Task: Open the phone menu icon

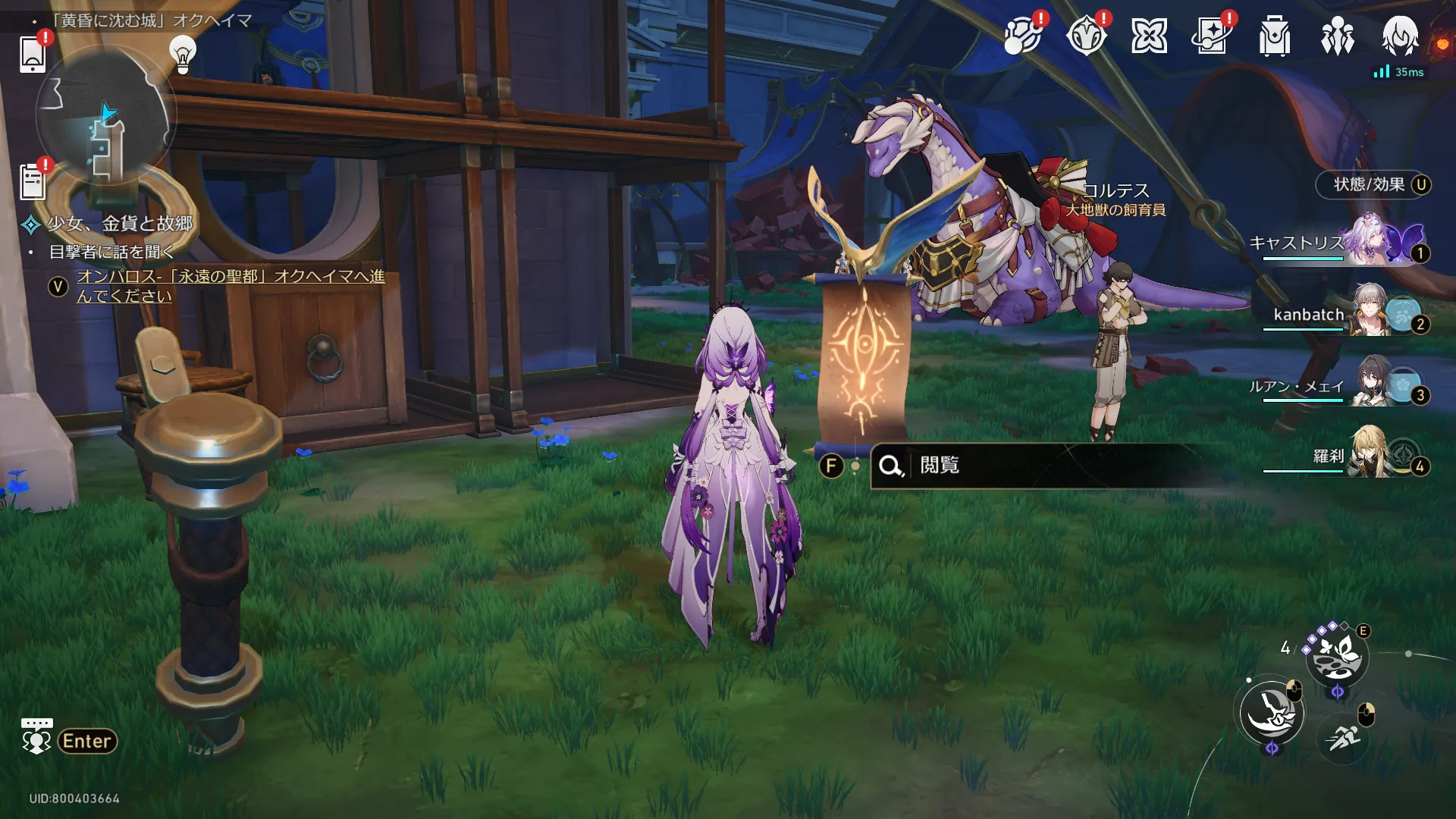Action: [33, 53]
